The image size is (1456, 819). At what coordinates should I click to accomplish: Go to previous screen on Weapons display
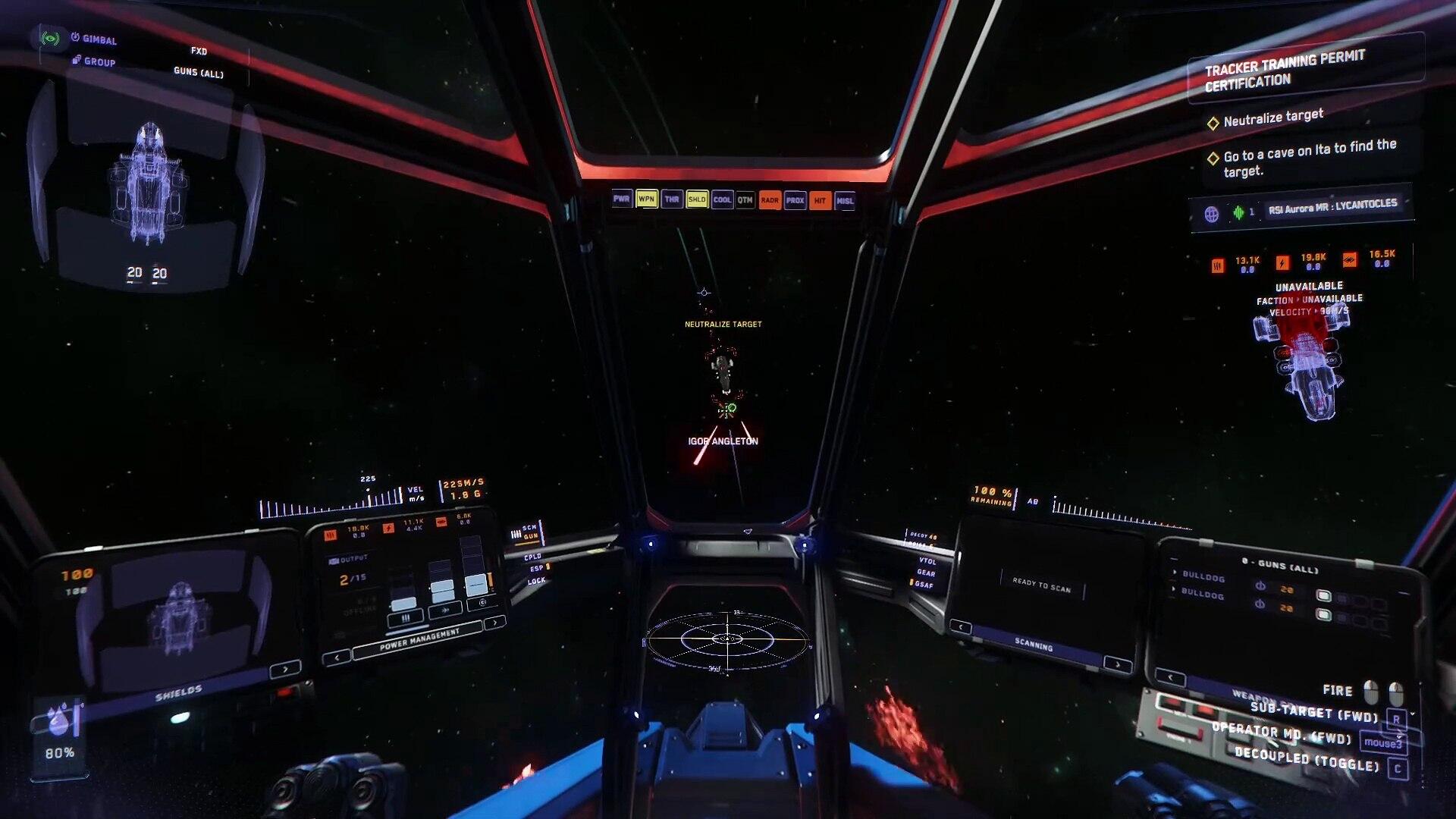(x=1170, y=677)
